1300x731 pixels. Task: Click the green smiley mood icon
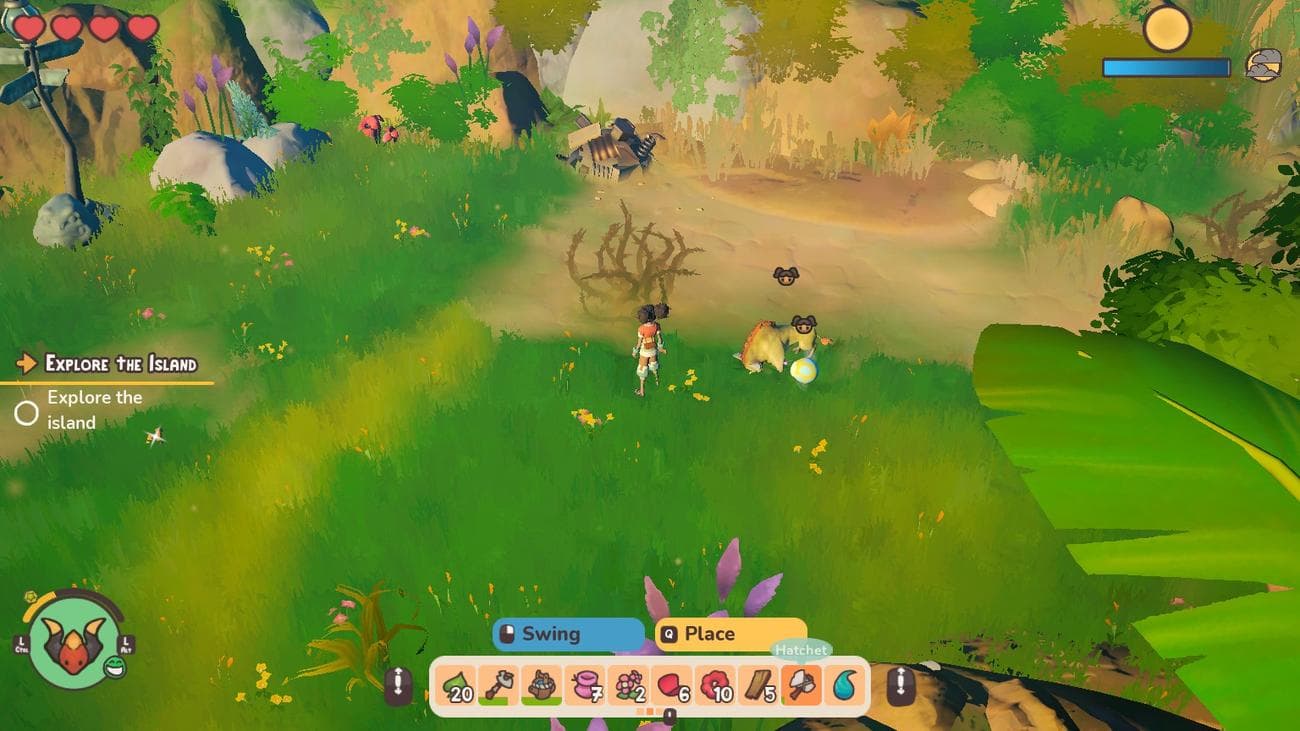(115, 669)
